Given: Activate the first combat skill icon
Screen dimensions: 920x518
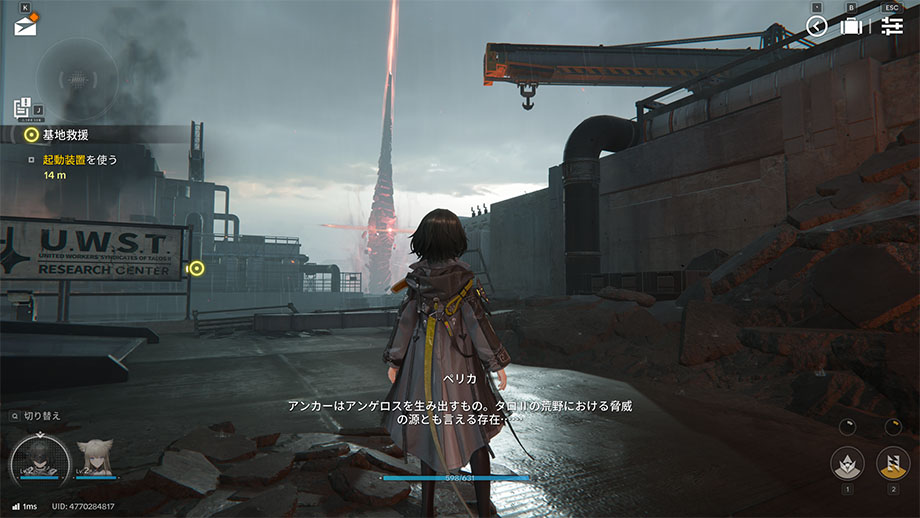Looking at the screenshot, I should pyautogui.click(x=847, y=462).
